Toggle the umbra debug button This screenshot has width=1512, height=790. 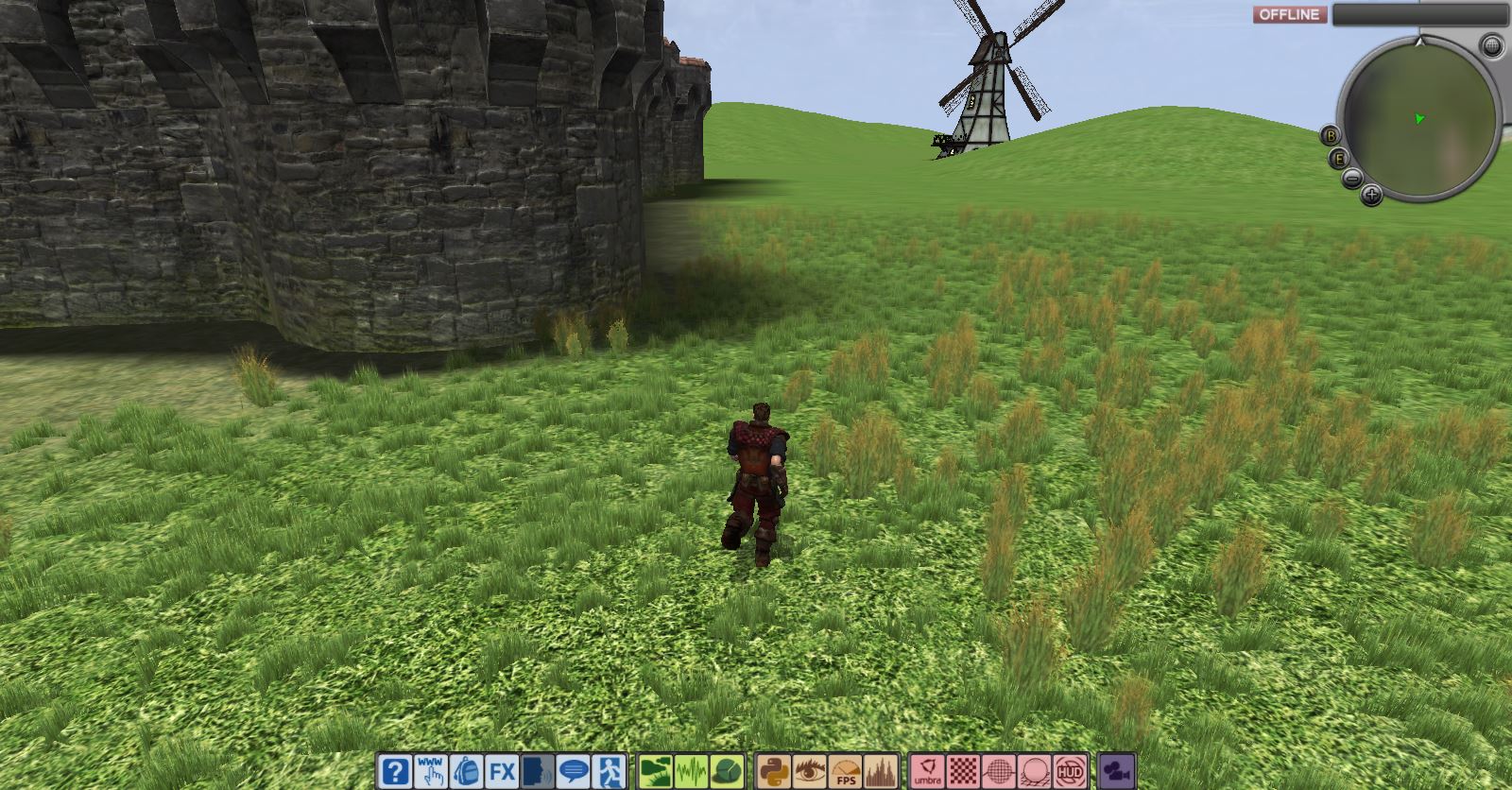[926, 771]
